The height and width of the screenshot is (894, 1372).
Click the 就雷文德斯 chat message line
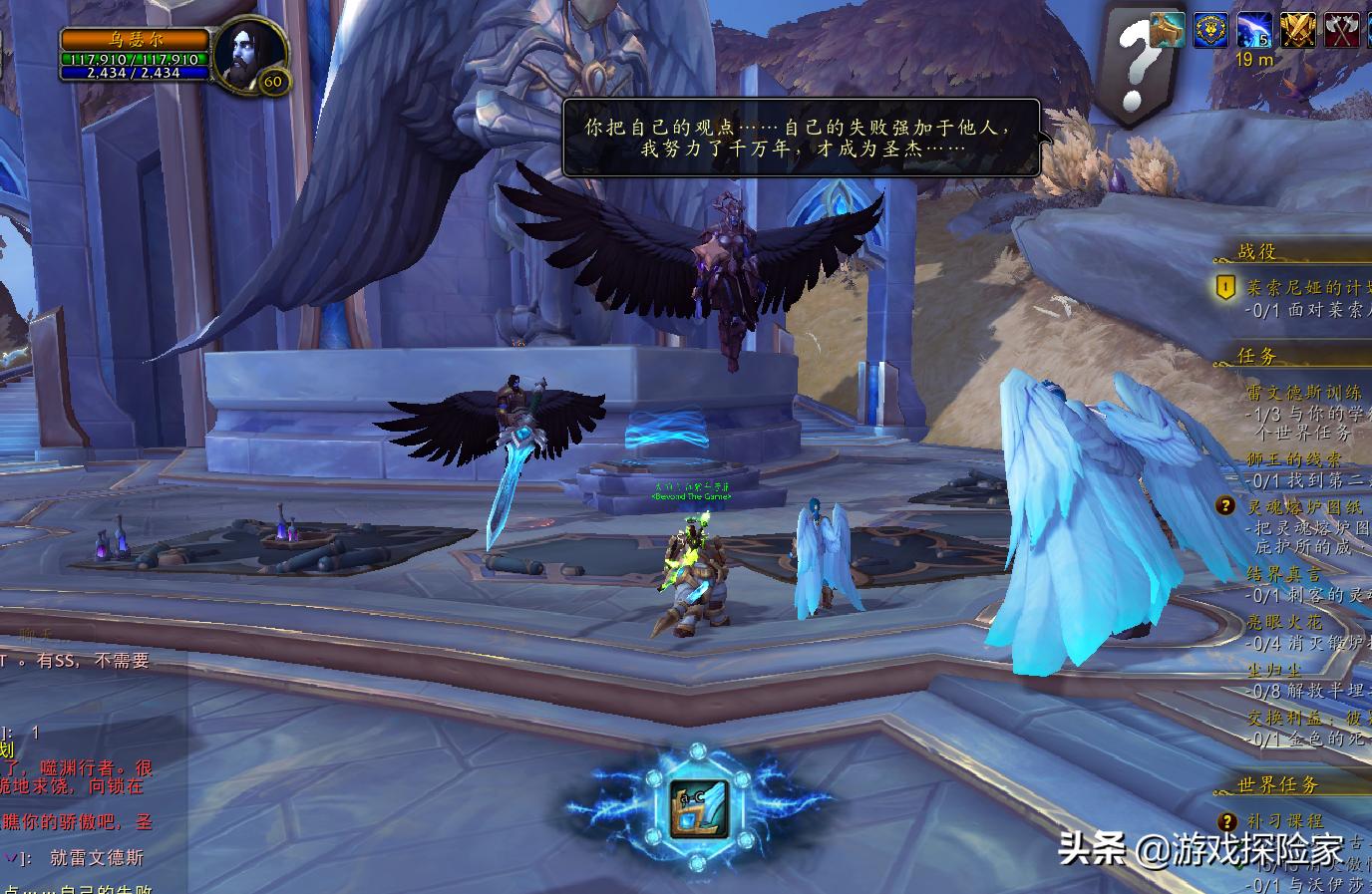[x=97, y=857]
